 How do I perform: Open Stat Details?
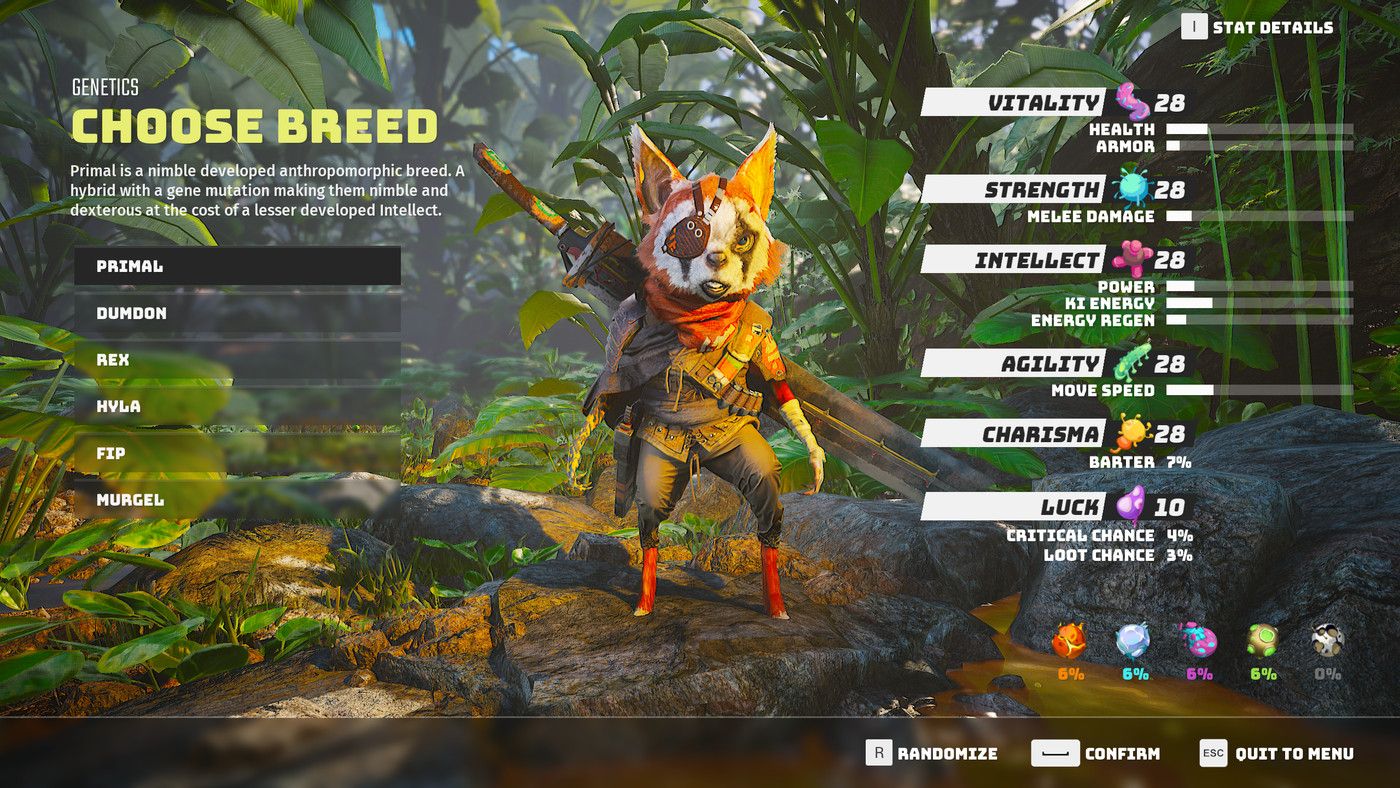(x=1258, y=27)
